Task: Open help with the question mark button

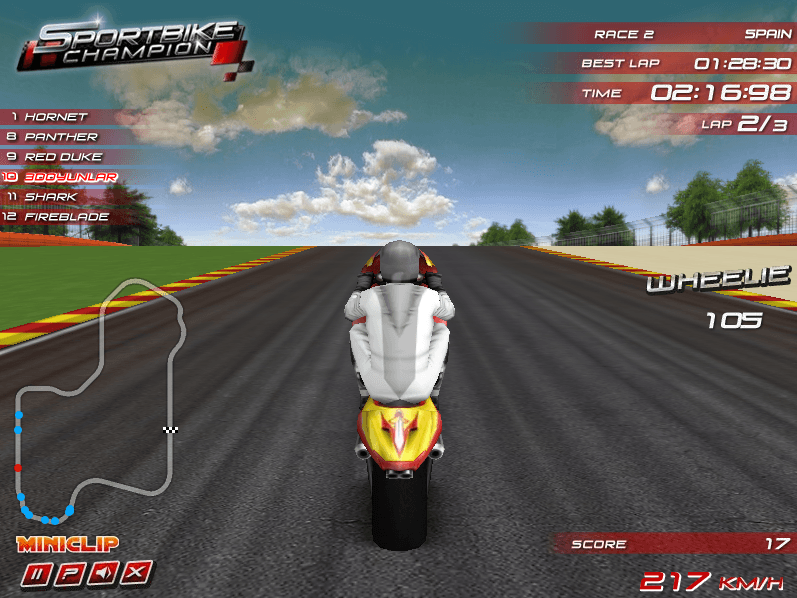Action: tap(71, 574)
